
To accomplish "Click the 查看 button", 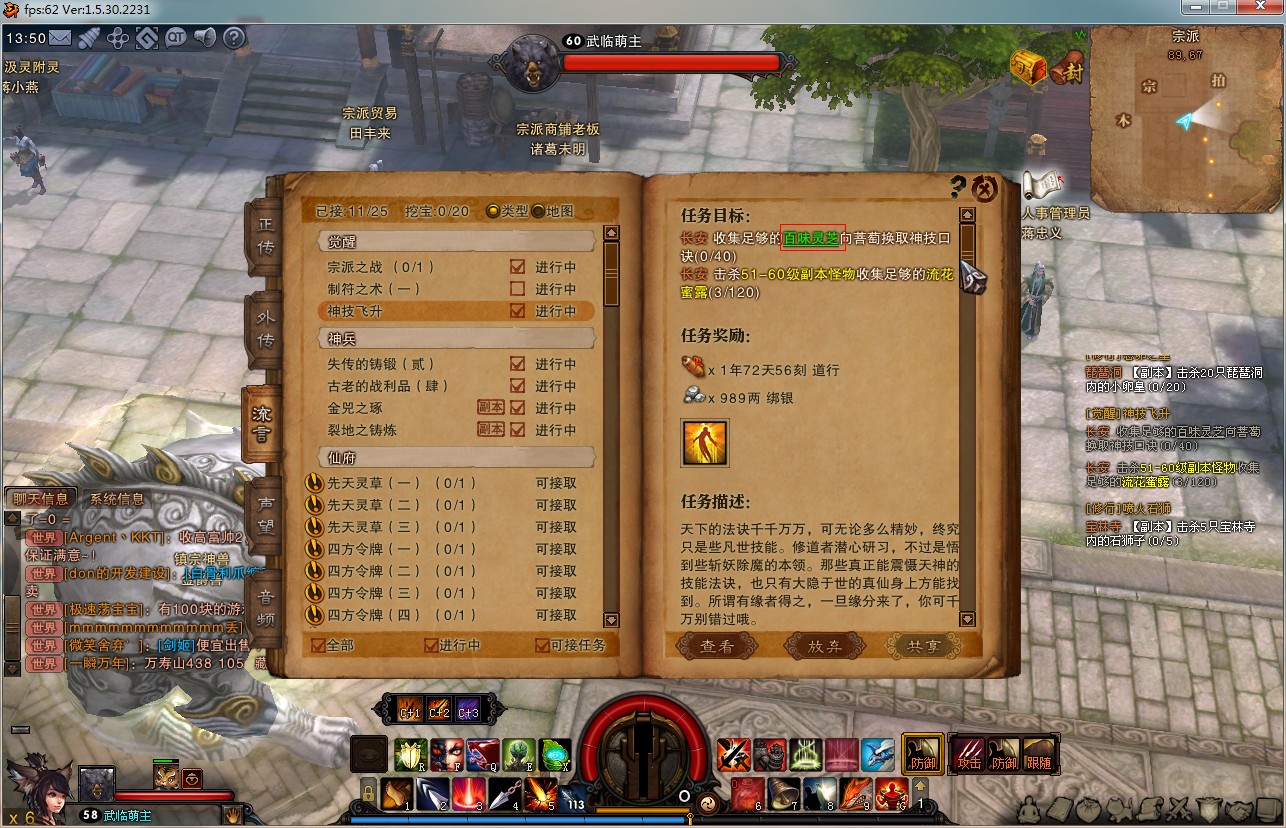I will 717,647.
